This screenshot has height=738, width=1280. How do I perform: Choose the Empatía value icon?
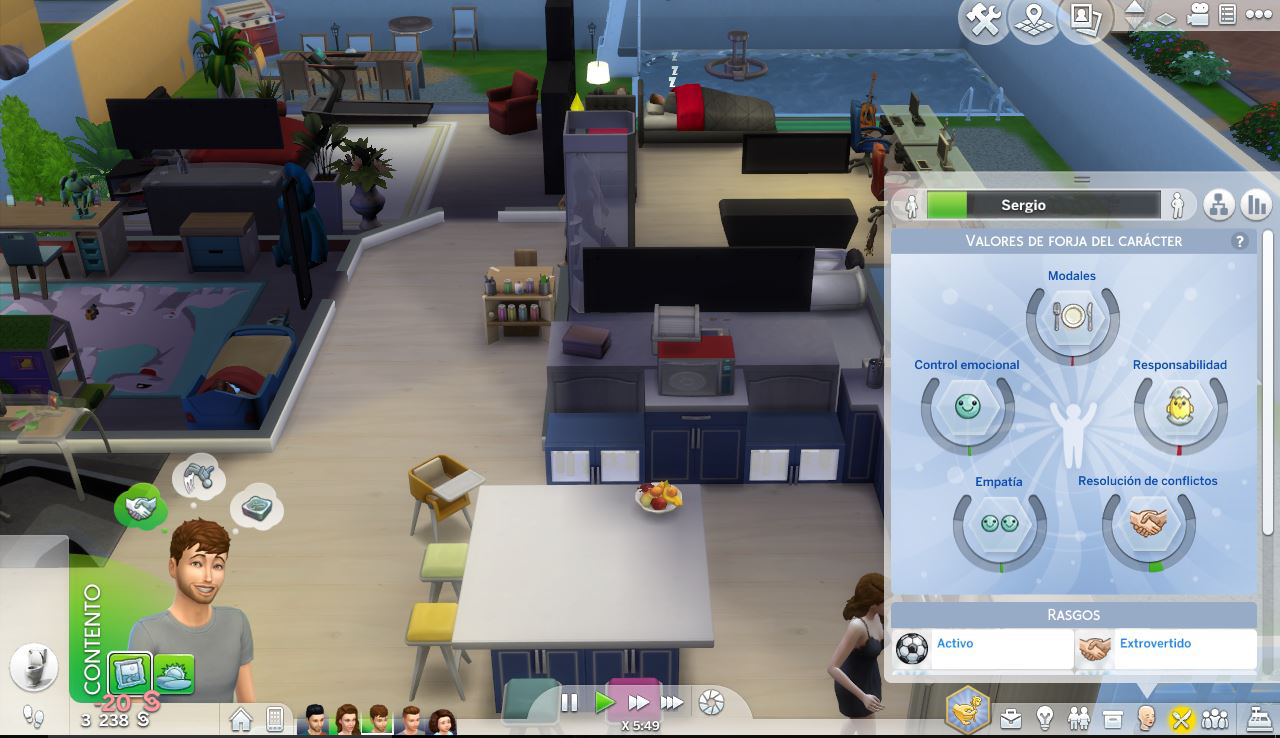coord(999,524)
